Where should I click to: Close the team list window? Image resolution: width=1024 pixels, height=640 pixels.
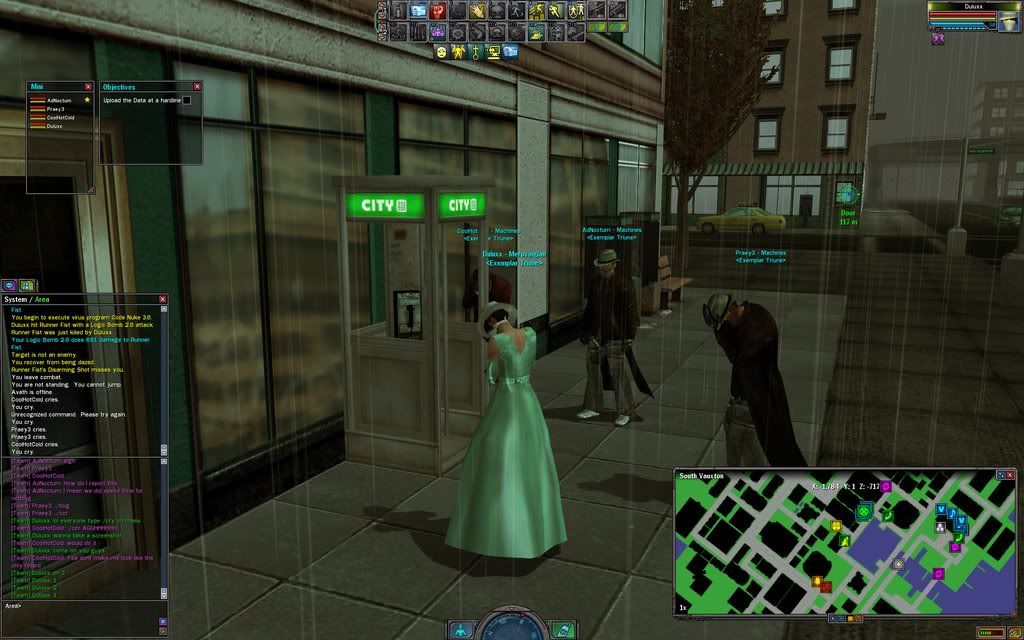tap(88, 87)
